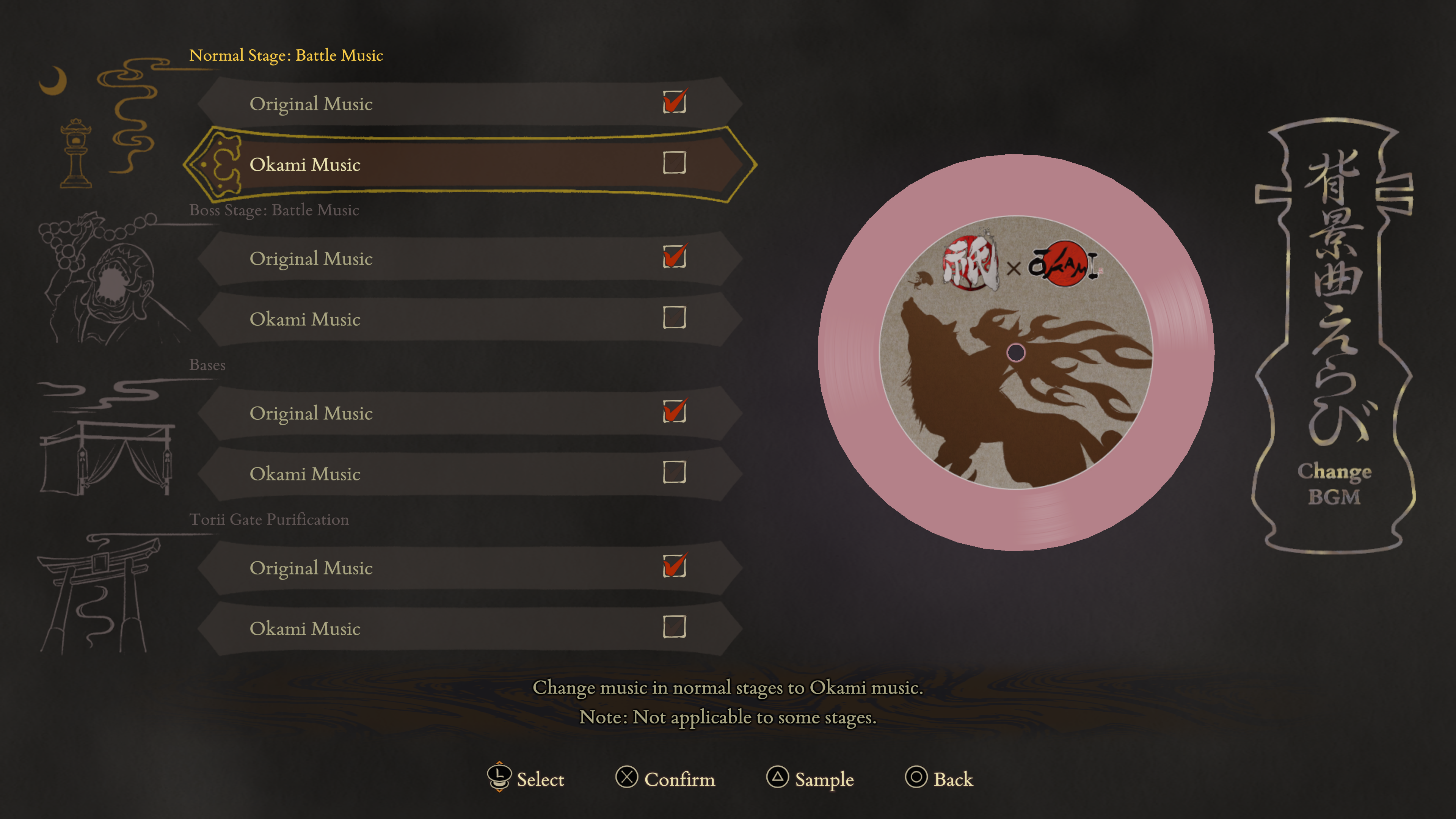Screen dimensions: 1456x819
Task: Choose Okami Music for Bases
Action: point(305,474)
